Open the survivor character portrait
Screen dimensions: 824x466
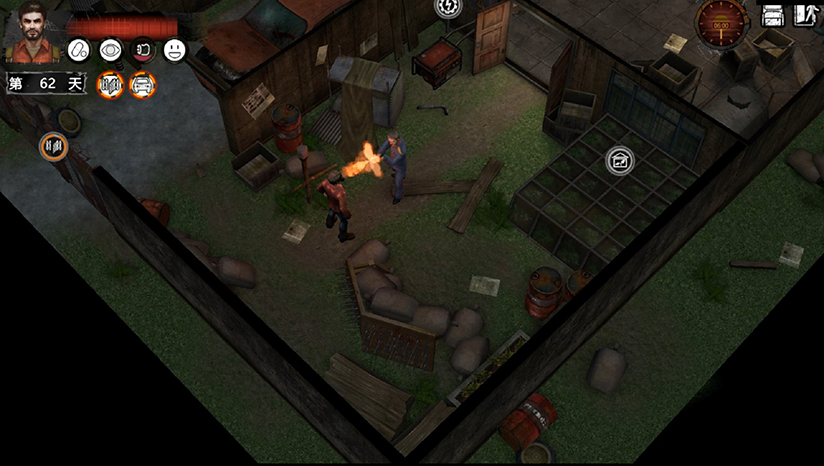pos(32,32)
